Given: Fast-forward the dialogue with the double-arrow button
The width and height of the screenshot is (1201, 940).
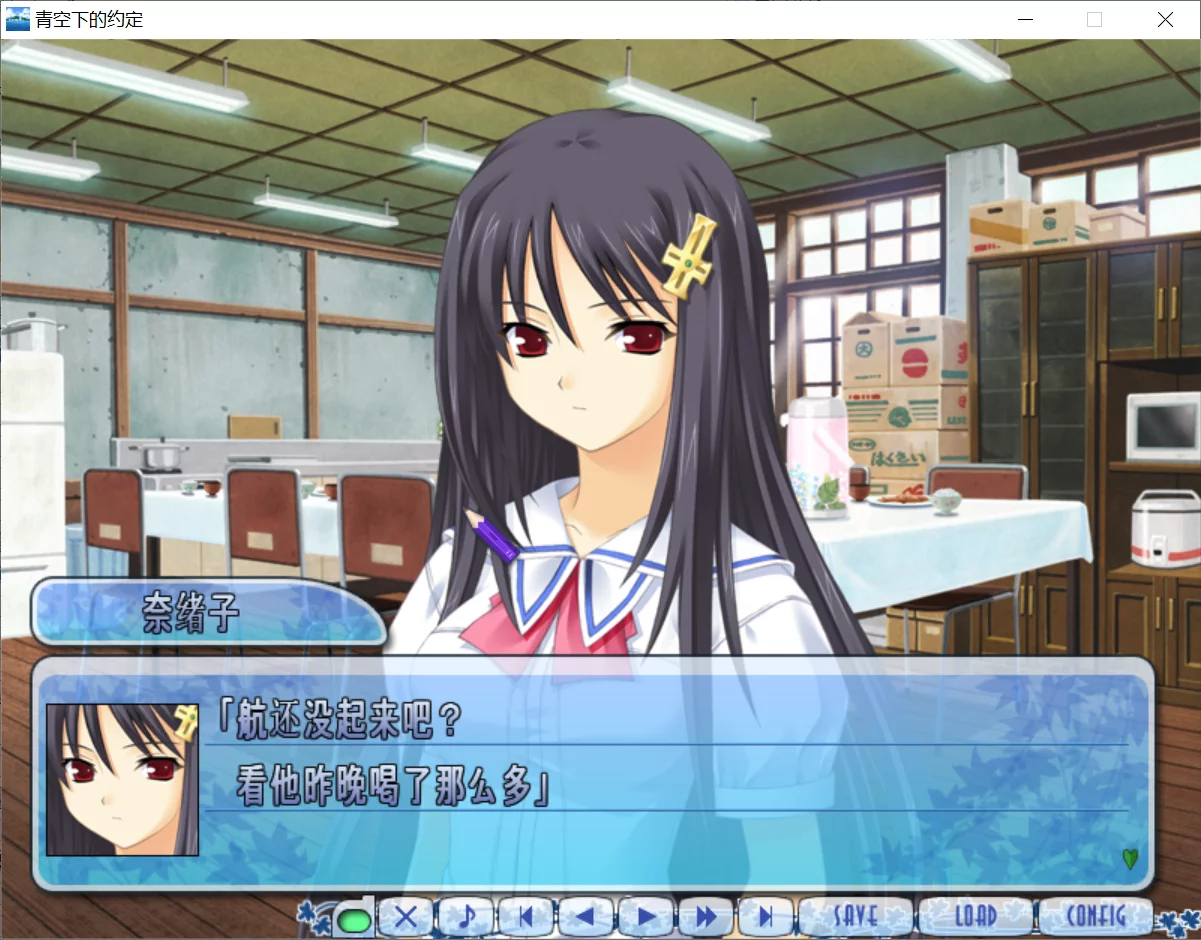Looking at the screenshot, I should [x=707, y=916].
